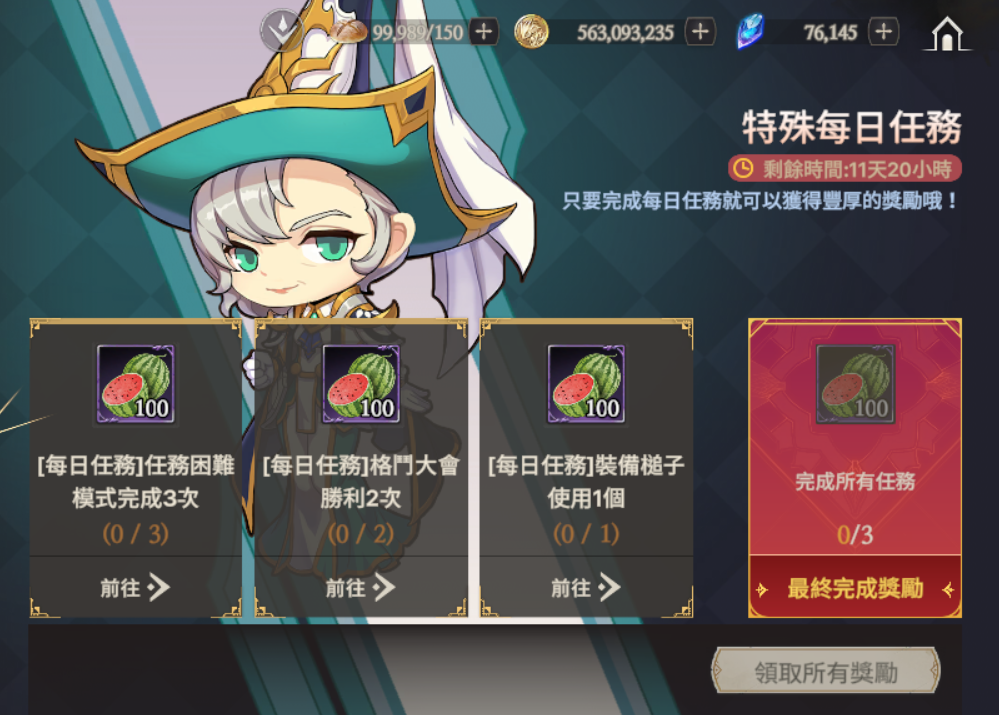Inspect the hard mode task watermelon reward

[x=135, y=384]
